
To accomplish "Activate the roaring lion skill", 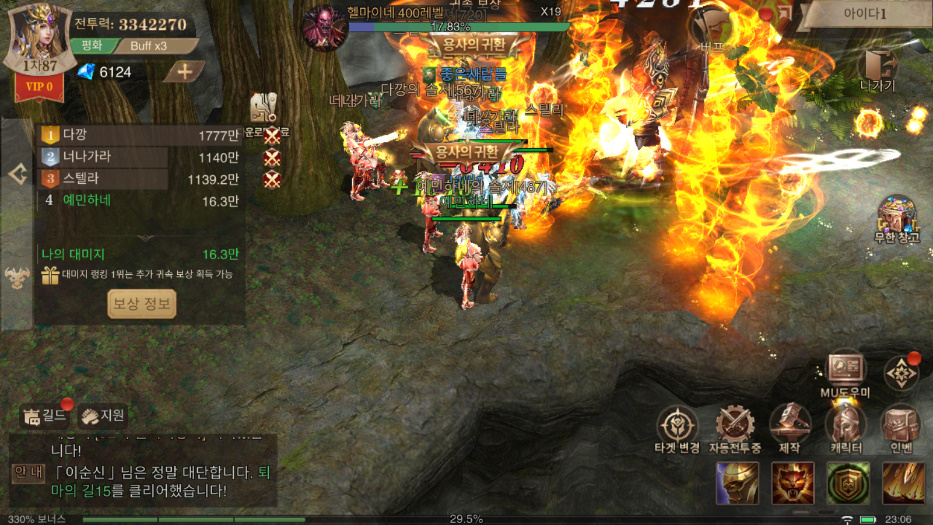I will point(792,484).
